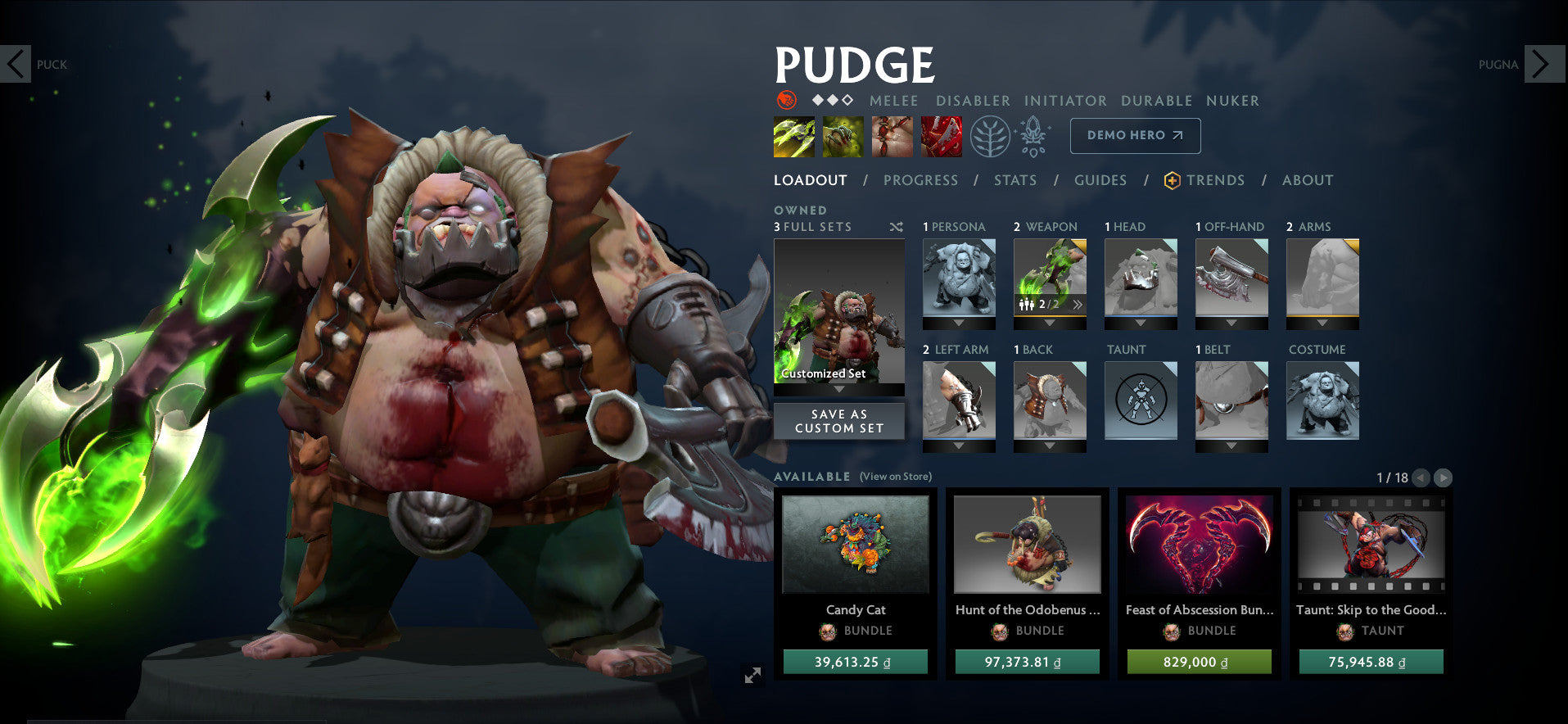Image resolution: width=1568 pixels, height=724 pixels.
Task: Click the Rot ability icon
Action: (x=843, y=136)
